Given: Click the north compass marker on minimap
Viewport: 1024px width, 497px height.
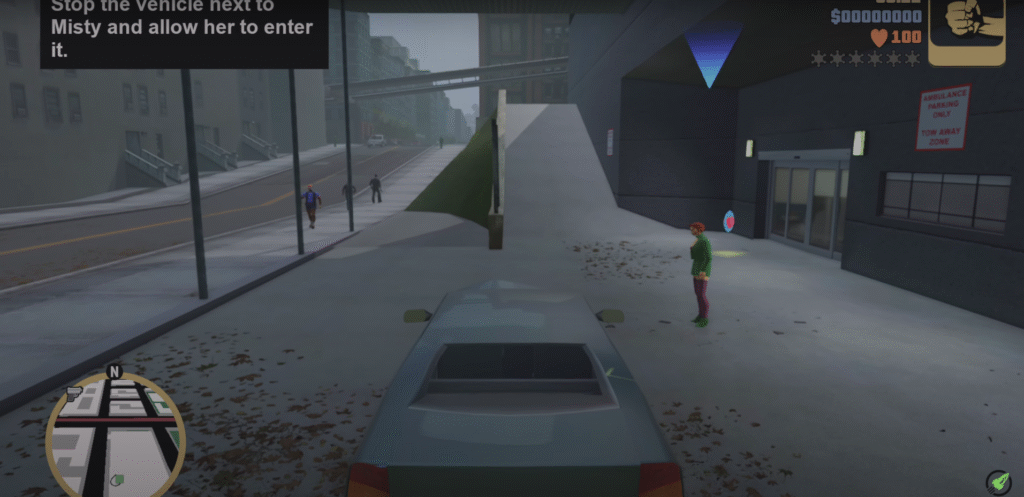Looking at the screenshot, I should pos(114,372).
